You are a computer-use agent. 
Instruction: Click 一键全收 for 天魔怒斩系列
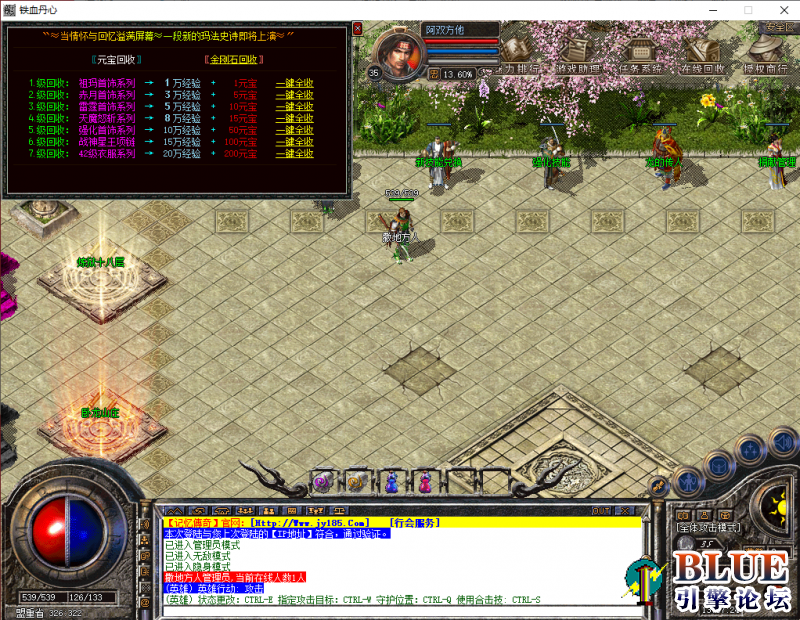(295, 119)
